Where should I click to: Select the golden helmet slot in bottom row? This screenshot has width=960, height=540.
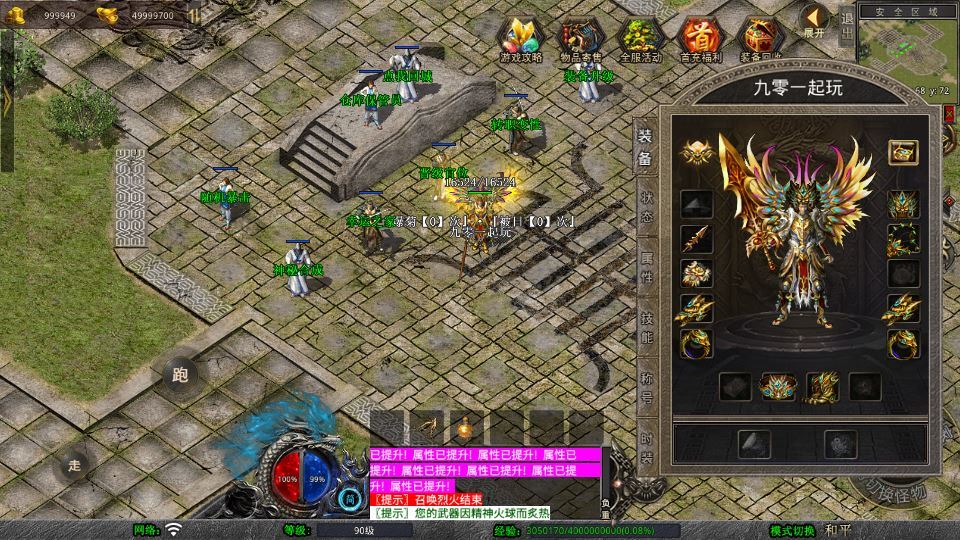click(777, 386)
